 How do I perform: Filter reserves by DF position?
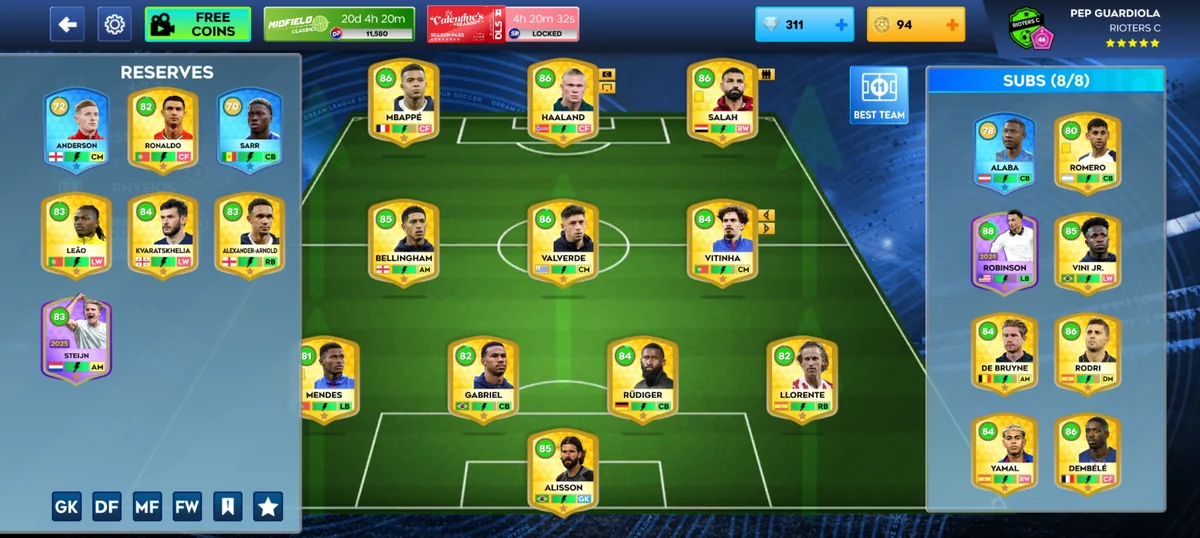pos(107,507)
